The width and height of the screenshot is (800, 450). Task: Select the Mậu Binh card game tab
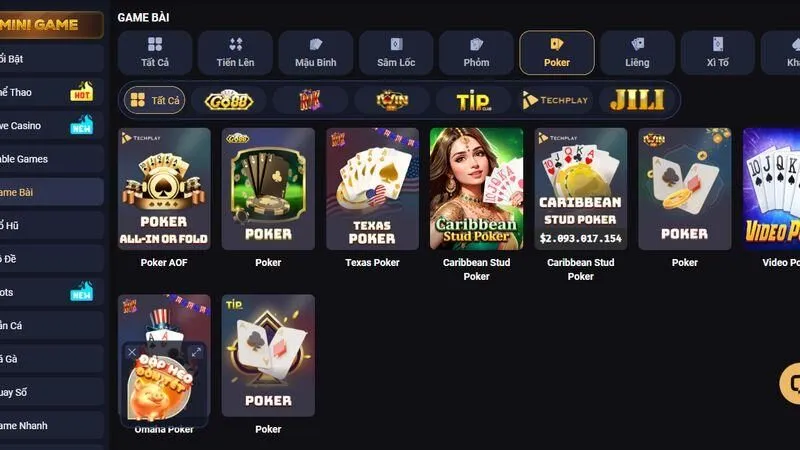click(316, 52)
